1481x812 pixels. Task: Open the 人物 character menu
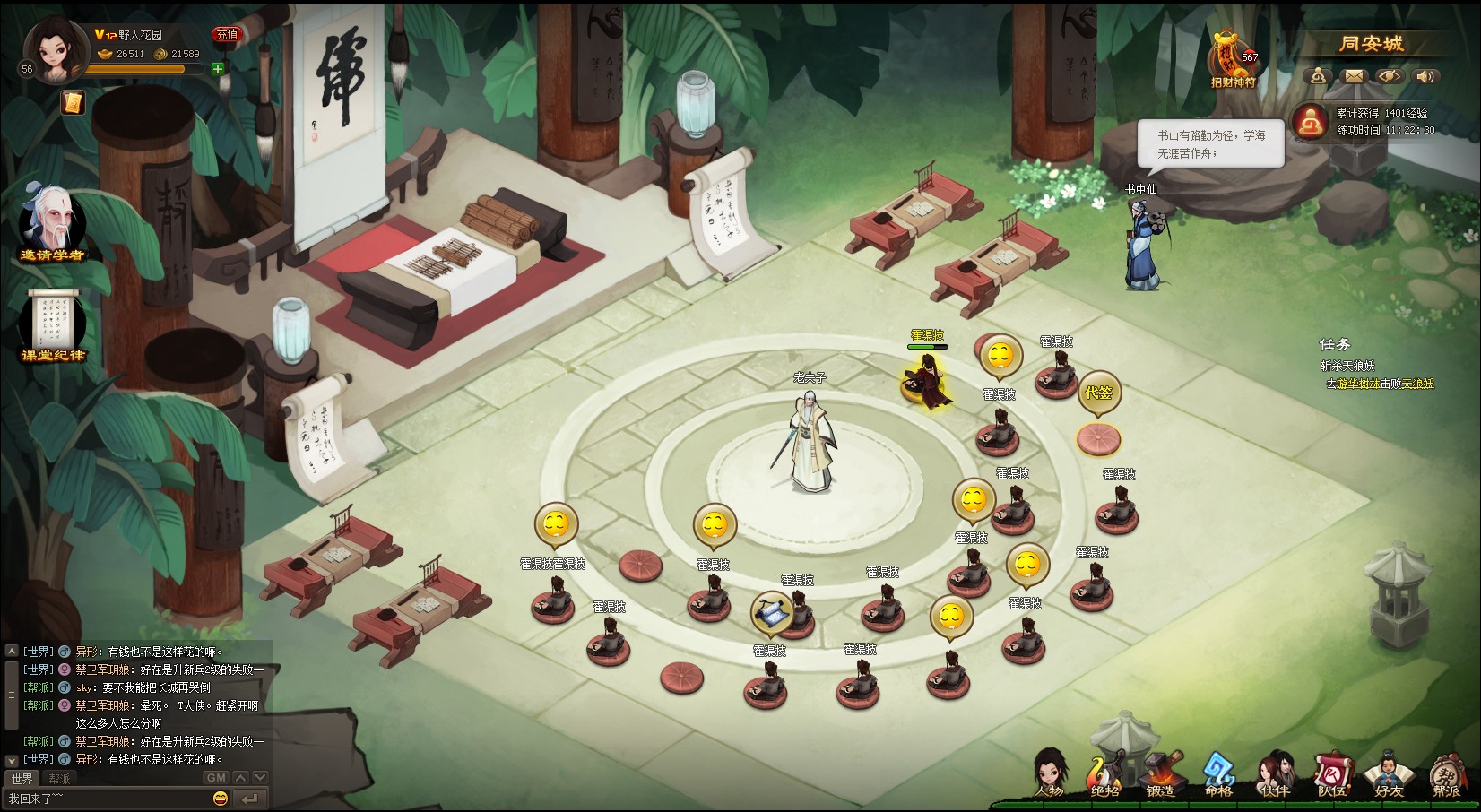point(1050,774)
